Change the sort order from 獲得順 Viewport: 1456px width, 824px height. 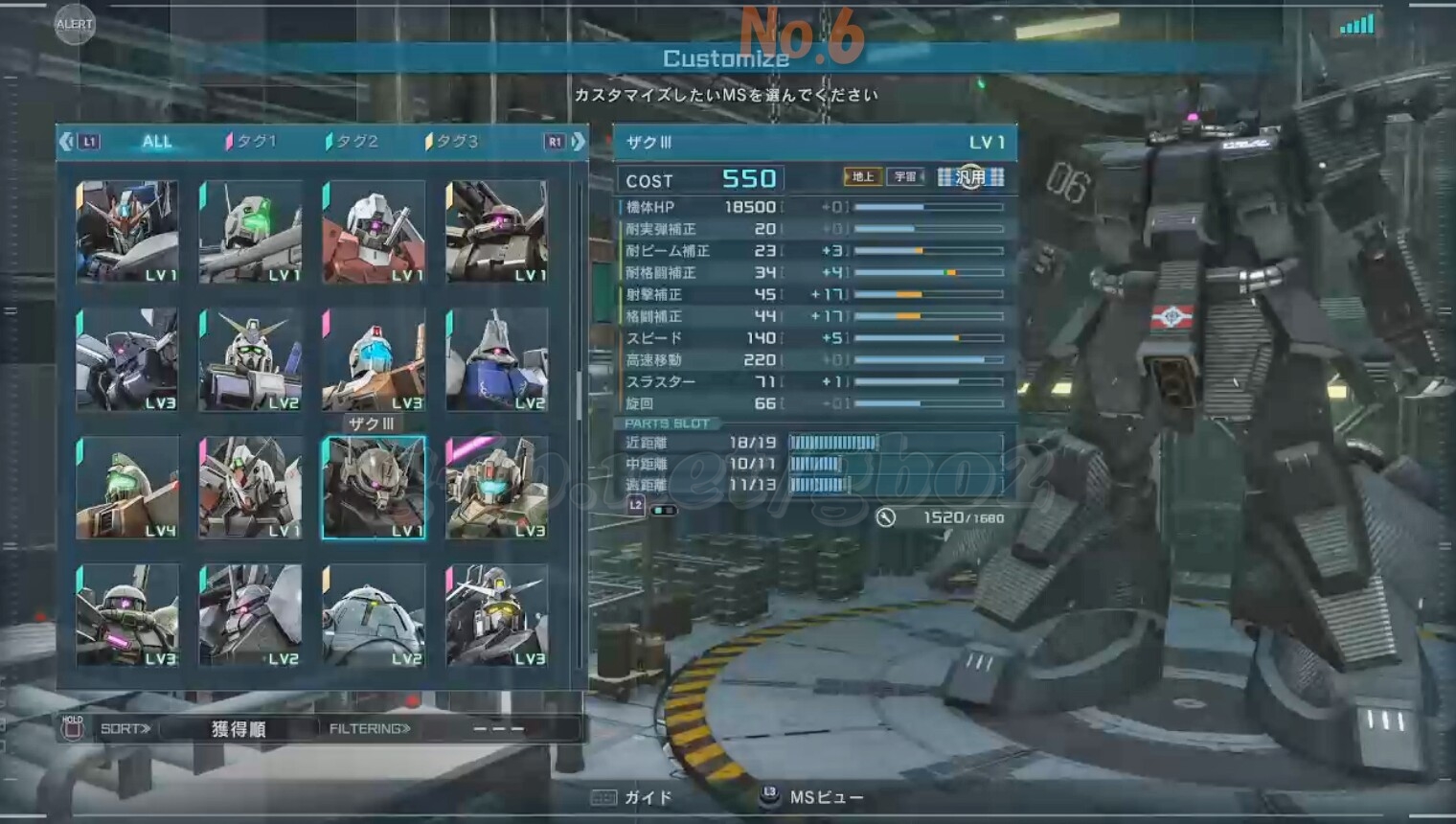pyautogui.click(x=238, y=729)
